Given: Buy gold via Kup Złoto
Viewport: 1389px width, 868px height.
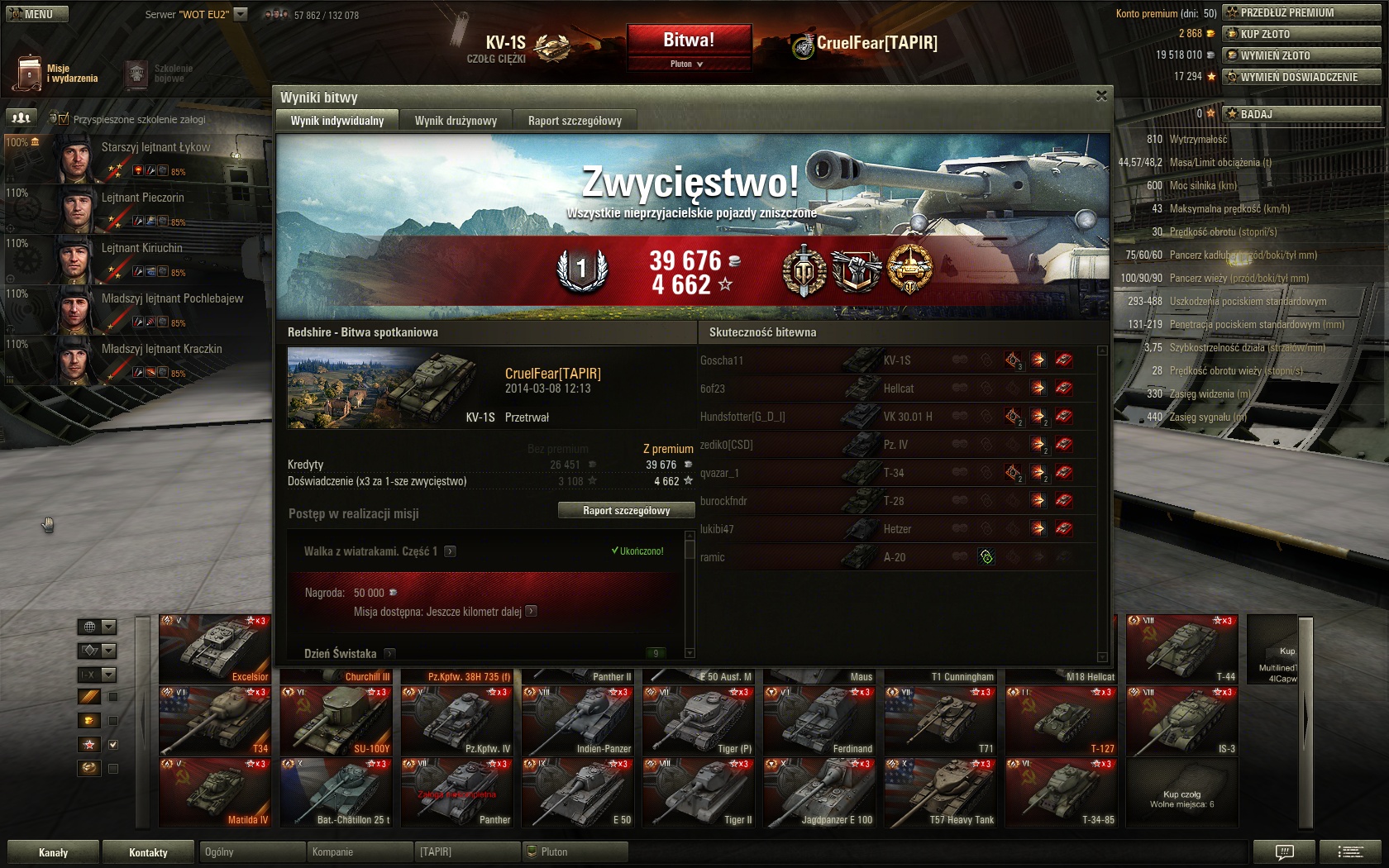Looking at the screenshot, I should click(x=1301, y=34).
